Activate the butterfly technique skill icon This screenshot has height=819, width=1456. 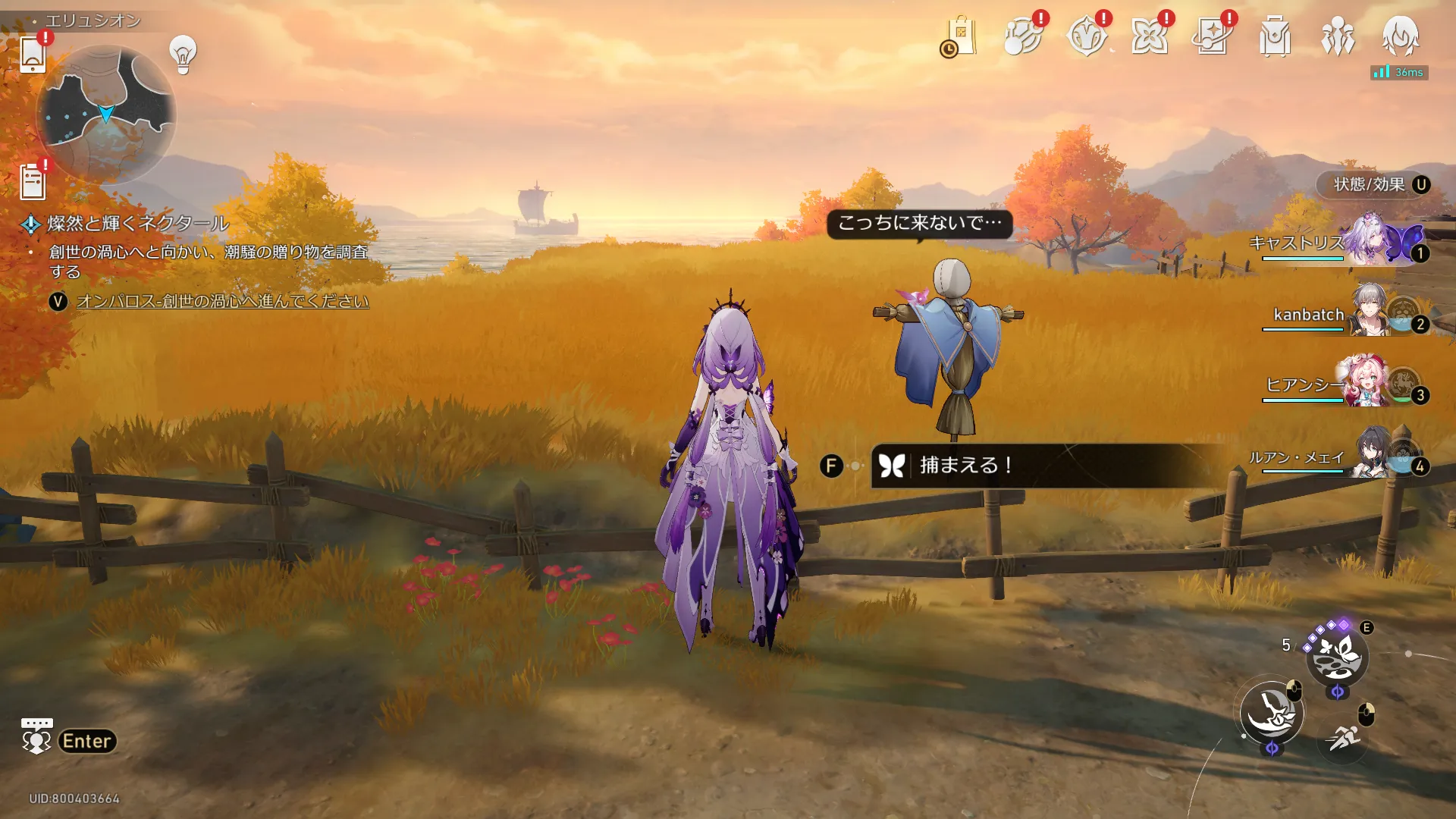1337,657
